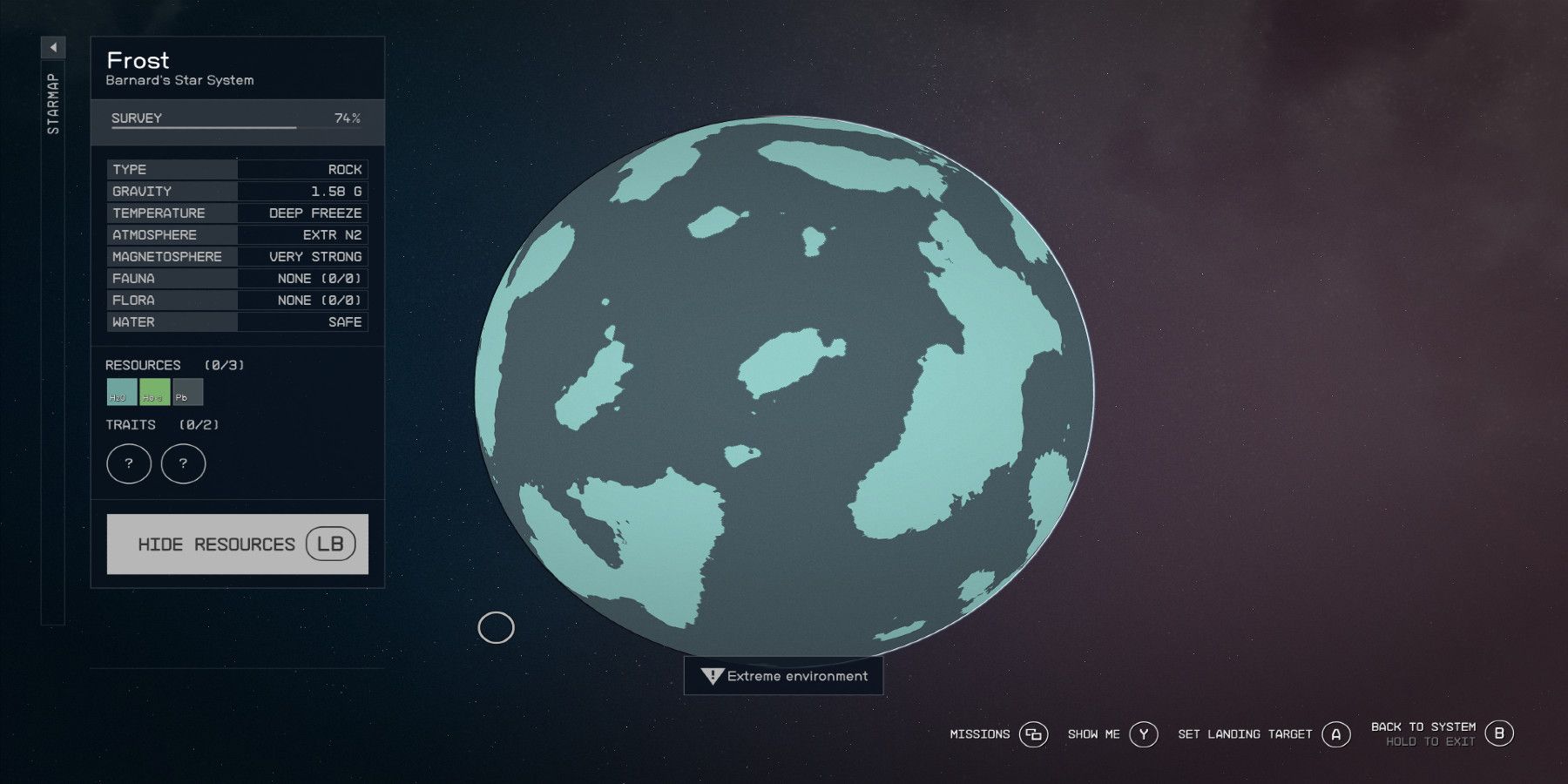Viewport: 1568px width, 784px height.
Task: Click the Survey 74% progress bar
Action: (235, 123)
